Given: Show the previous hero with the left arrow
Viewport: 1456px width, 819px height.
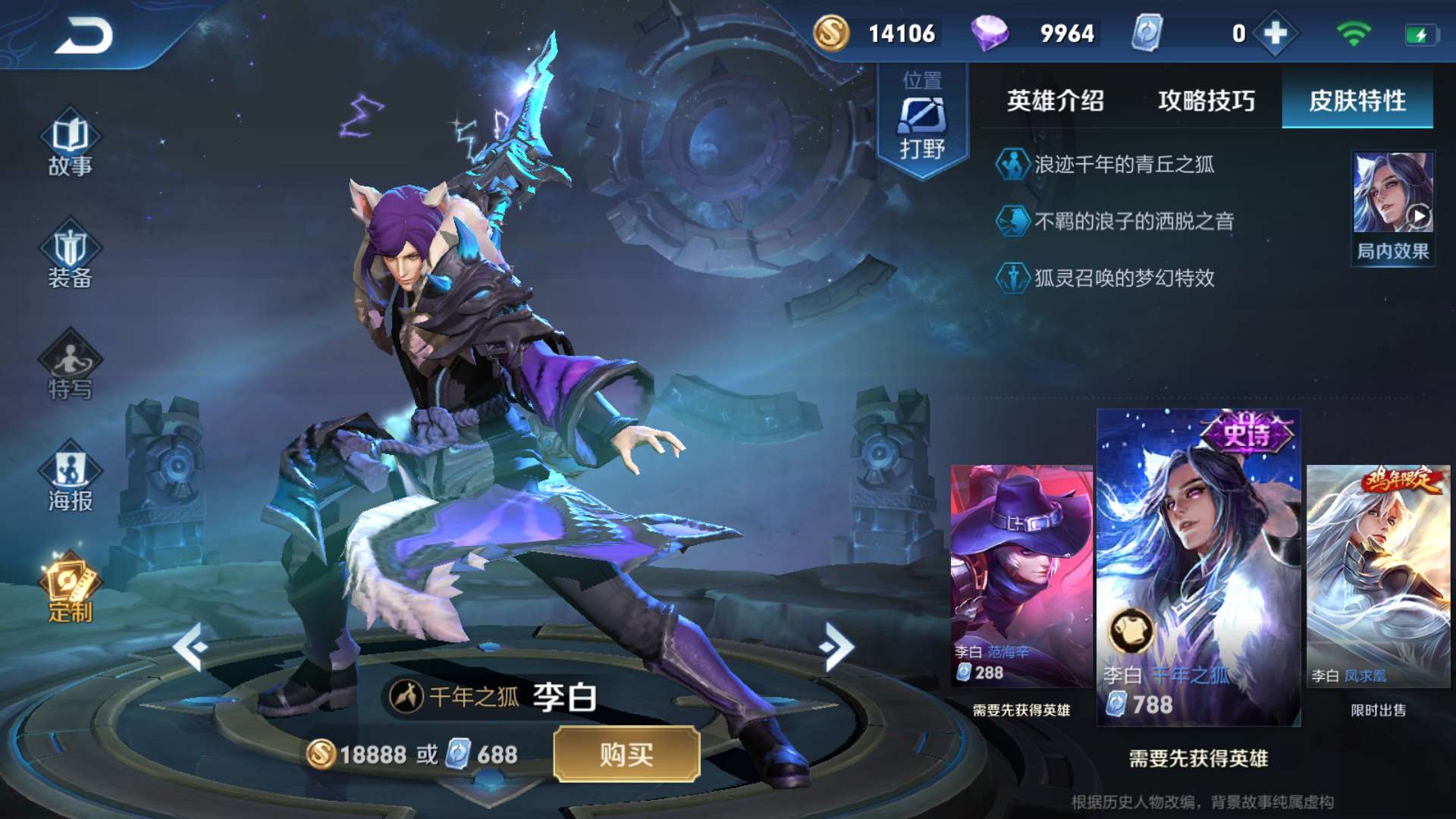Looking at the screenshot, I should tap(190, 647).
